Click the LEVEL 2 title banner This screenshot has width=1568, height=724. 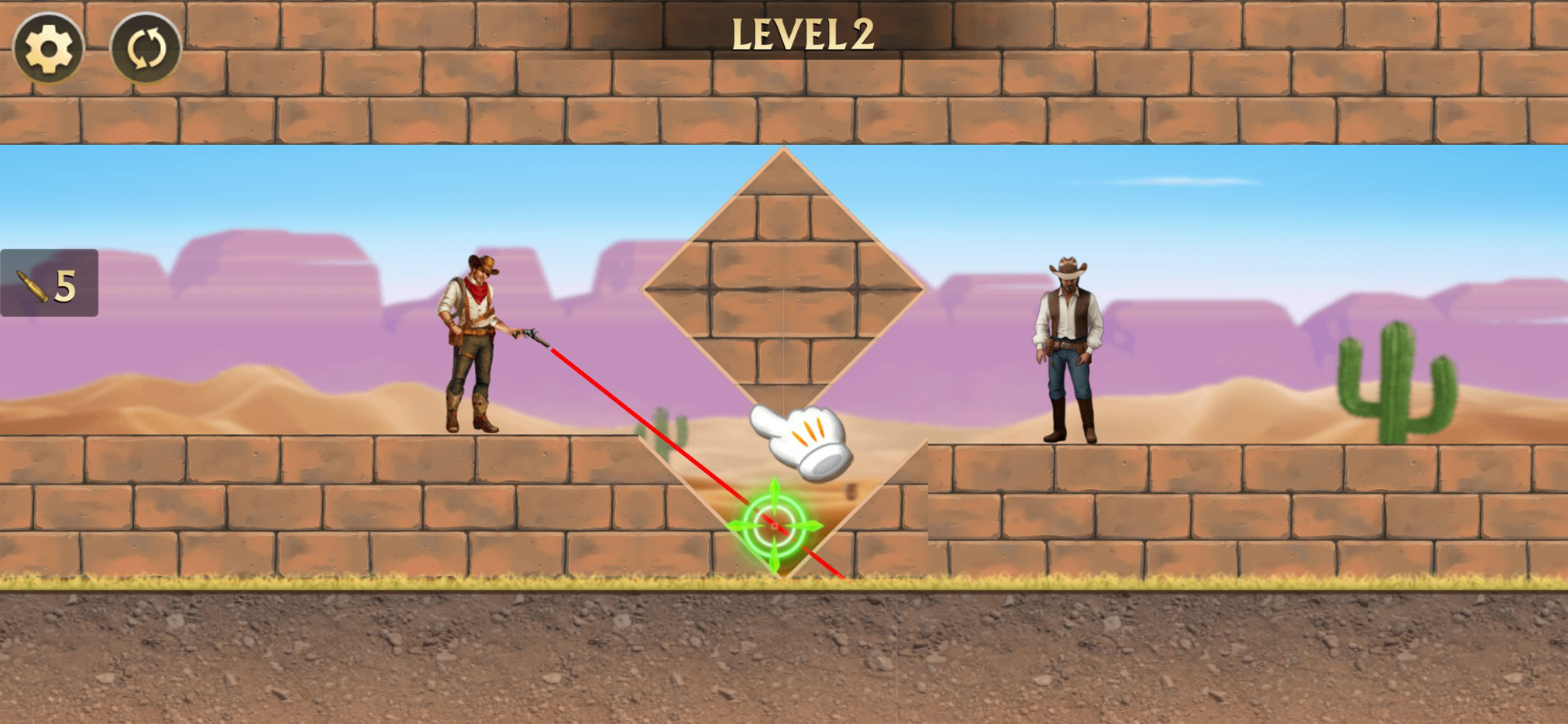pyautogui.click(x=803, y=32)
